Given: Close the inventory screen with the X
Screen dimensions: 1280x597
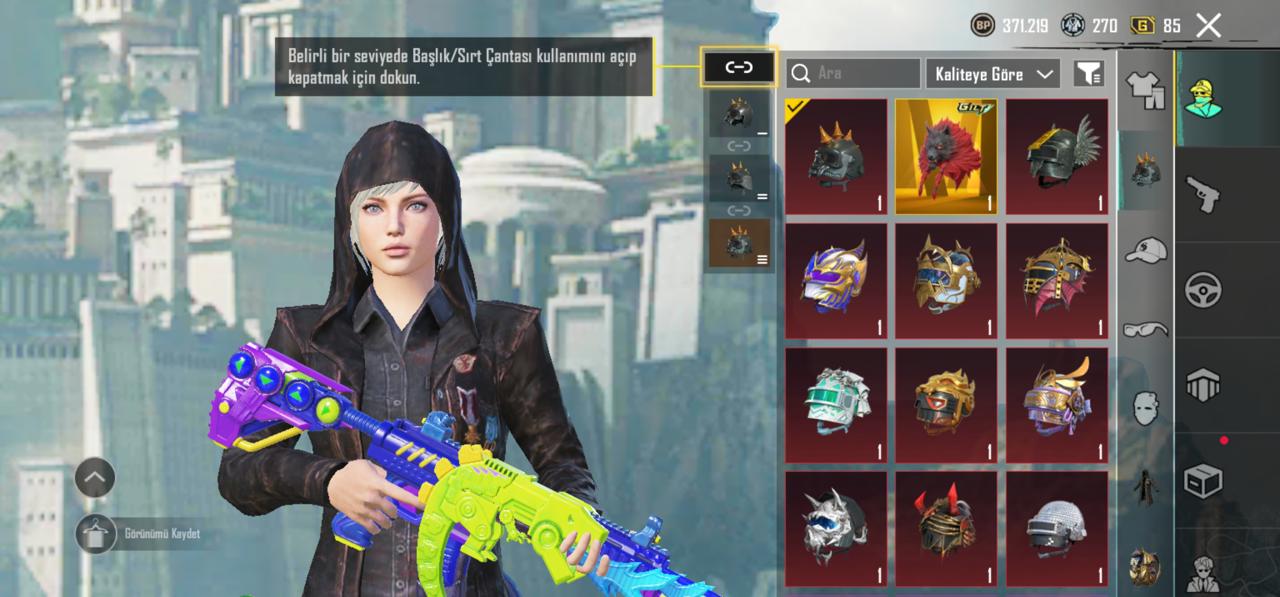Looking at the screenshot, I should point(1208,26).
